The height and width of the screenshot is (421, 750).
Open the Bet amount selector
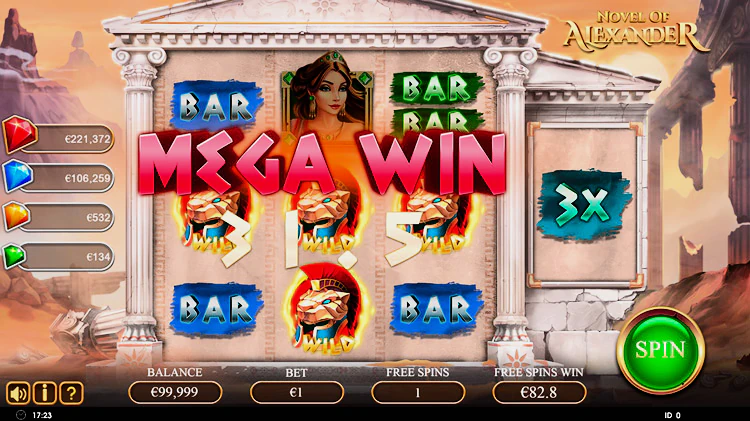[x=296, y=392]
